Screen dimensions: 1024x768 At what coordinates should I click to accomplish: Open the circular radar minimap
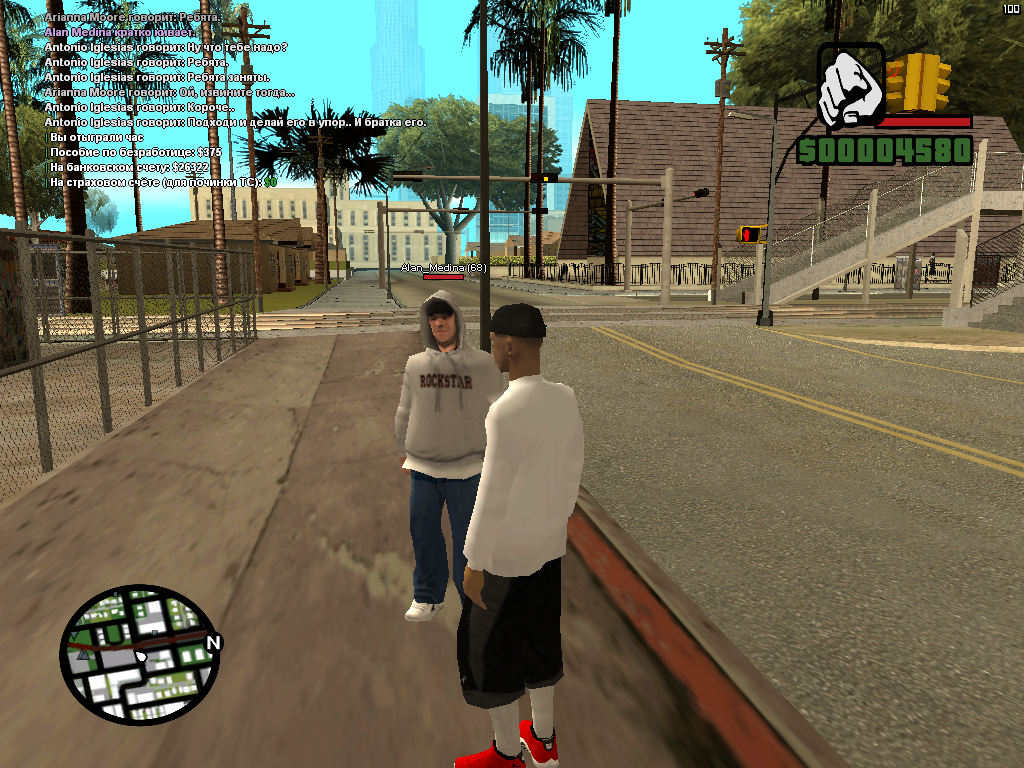click(x=138, y=655)
